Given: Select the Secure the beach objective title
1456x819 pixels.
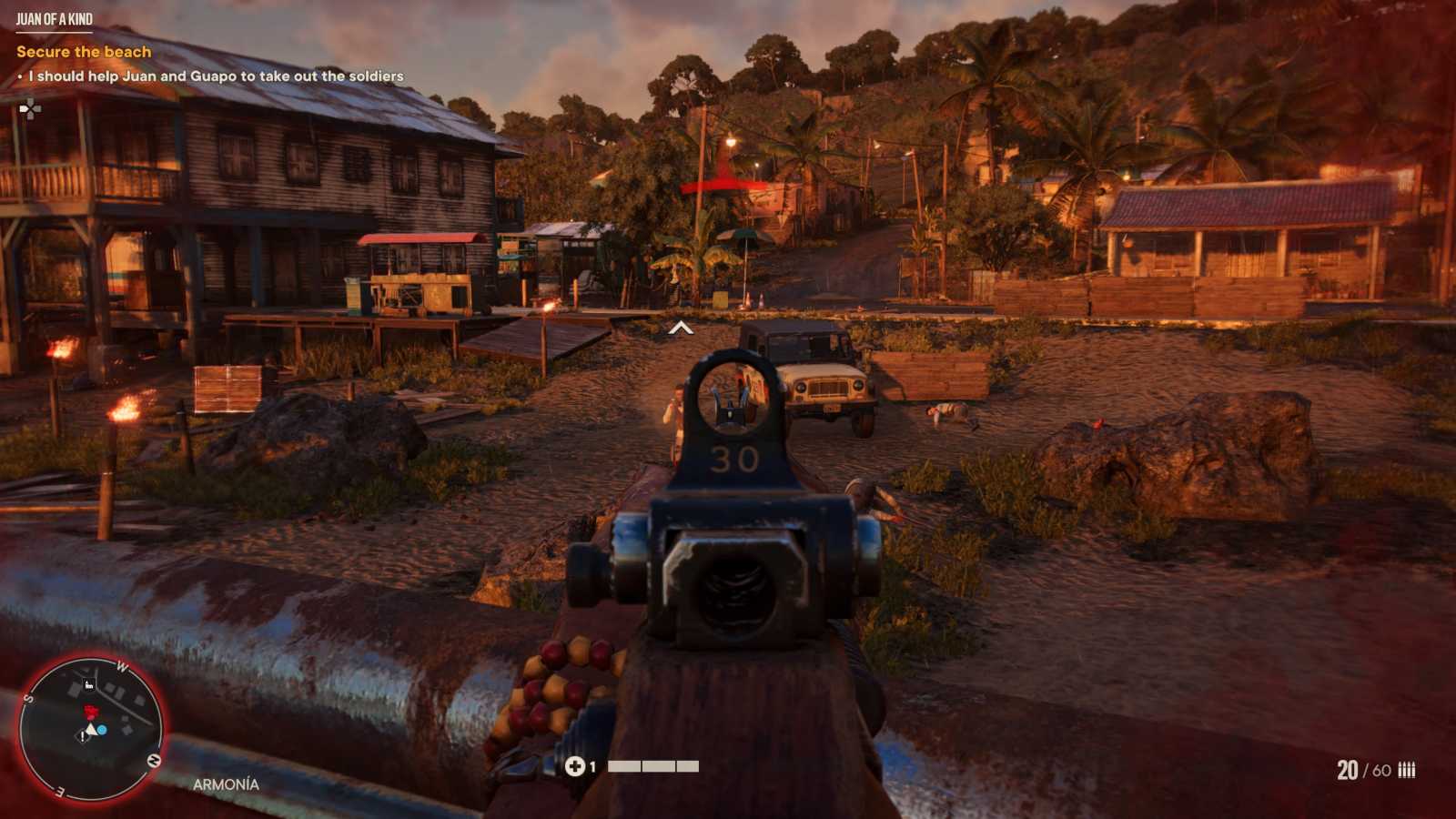Looking at the screenshot, I should tap(83, 52).
